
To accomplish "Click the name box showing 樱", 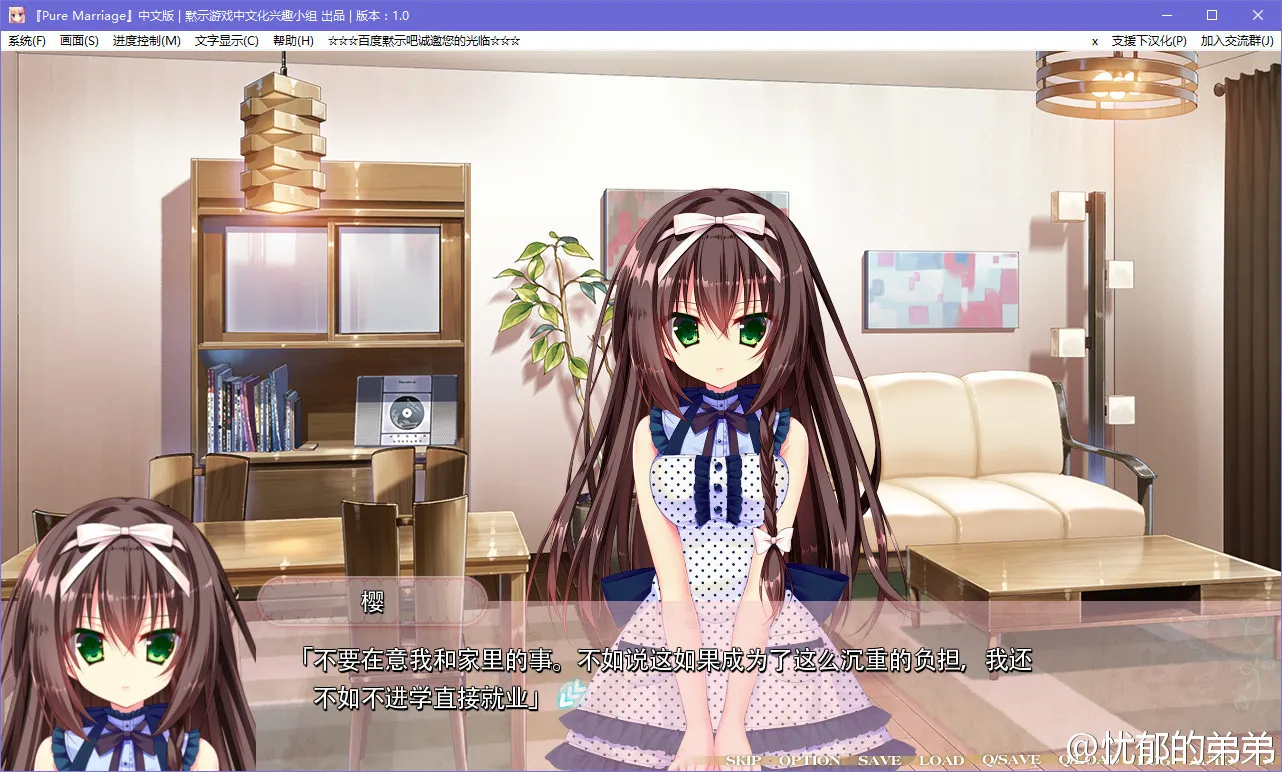I will 373,600.
